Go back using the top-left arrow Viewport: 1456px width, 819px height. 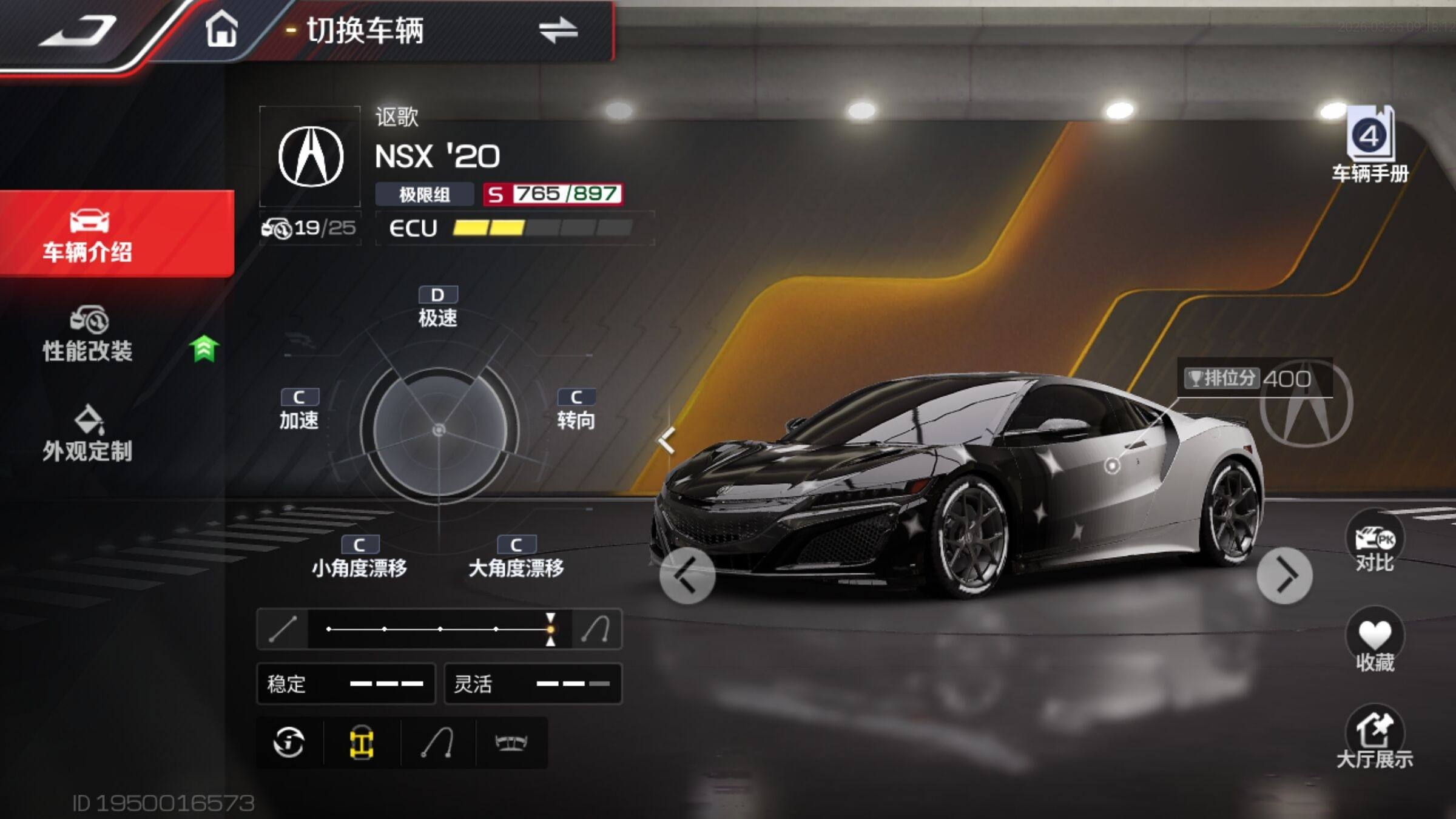78,30
